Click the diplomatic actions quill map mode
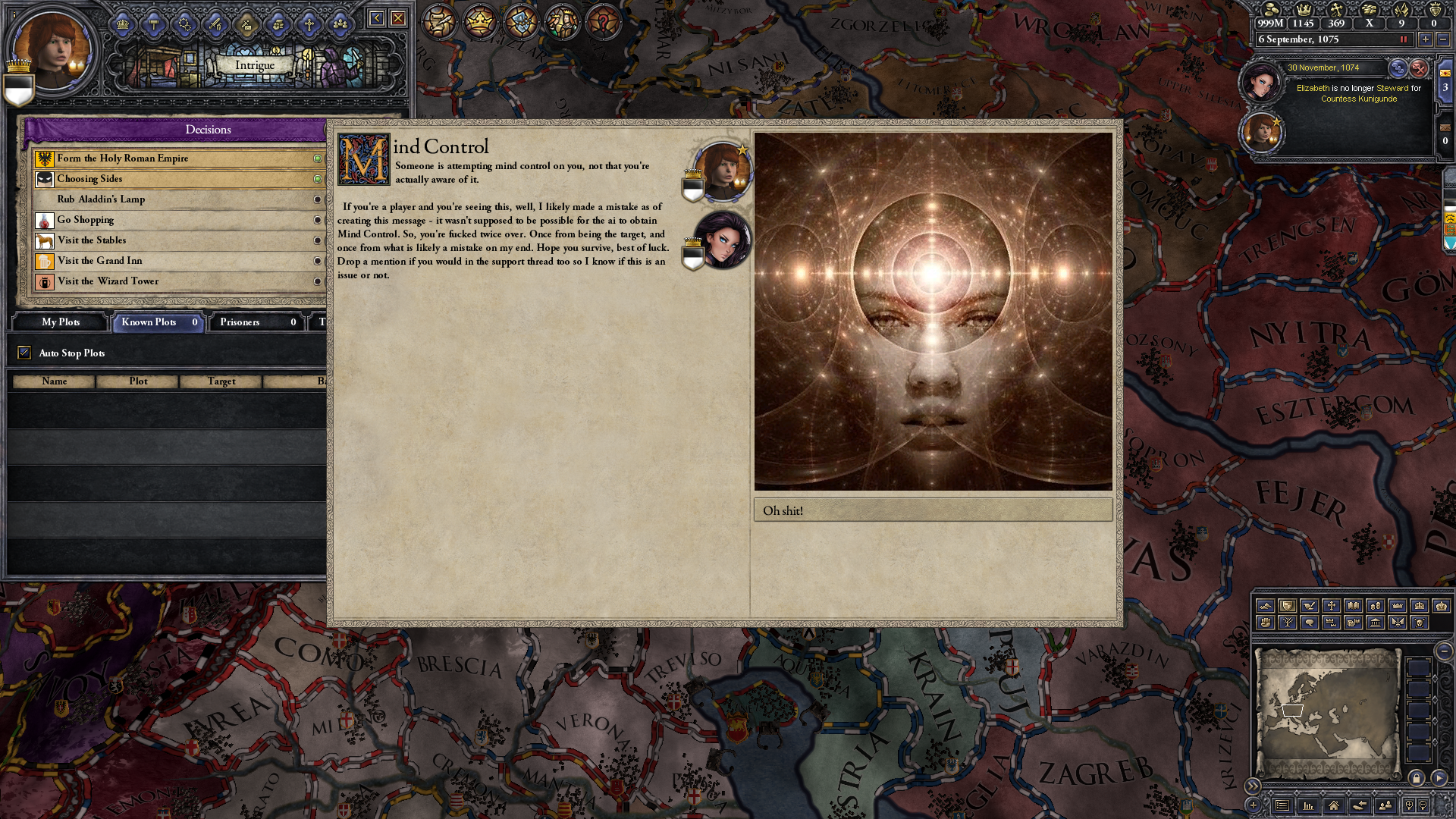 1309,605
